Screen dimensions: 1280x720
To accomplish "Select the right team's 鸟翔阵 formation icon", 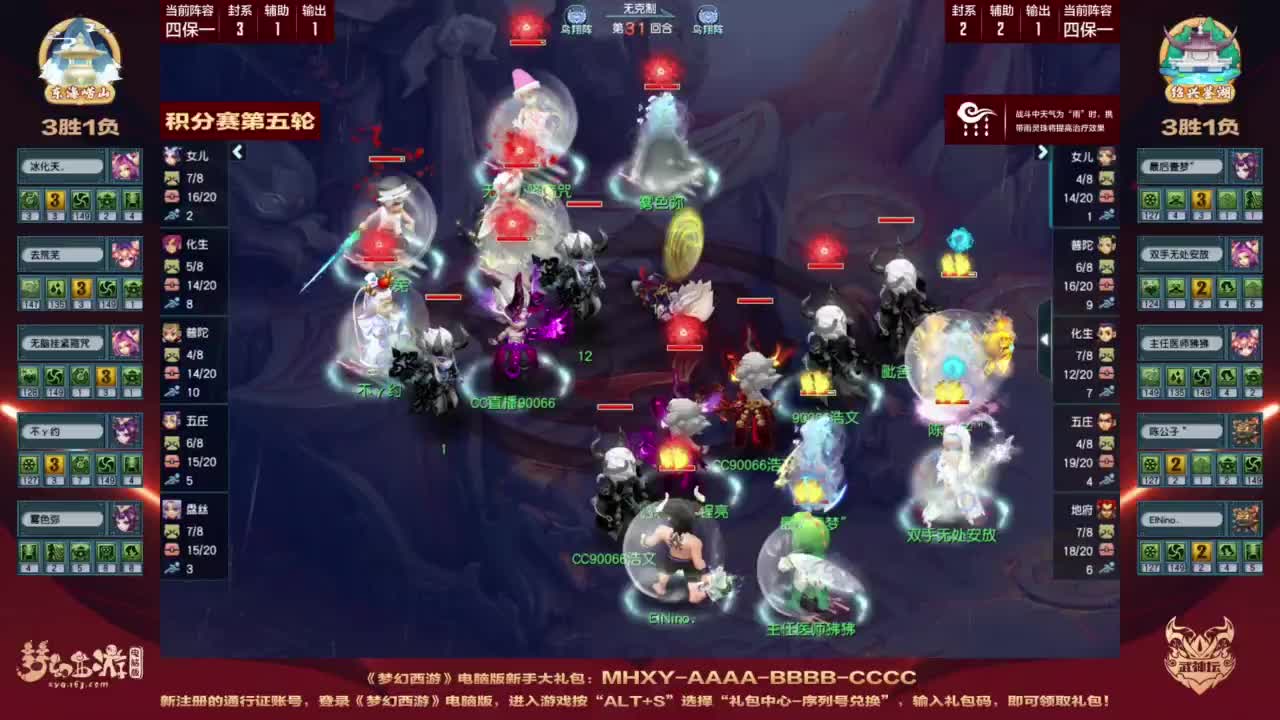I will click(709, 18).
